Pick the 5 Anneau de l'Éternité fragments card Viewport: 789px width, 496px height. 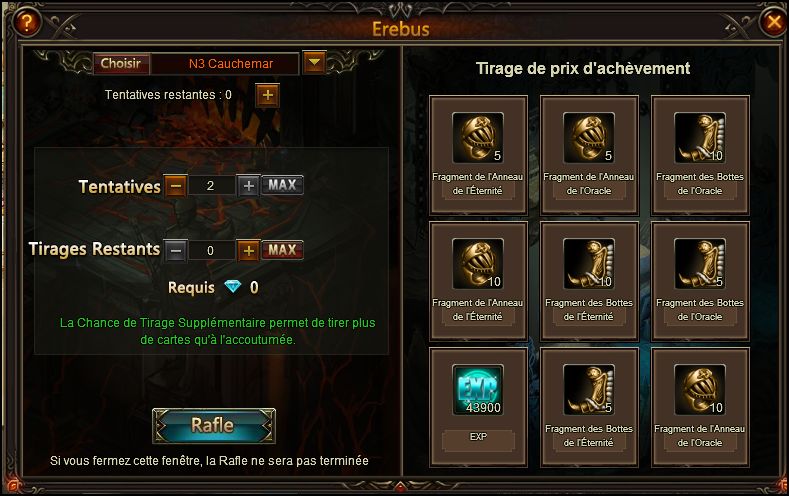click(x=478, y=154)
